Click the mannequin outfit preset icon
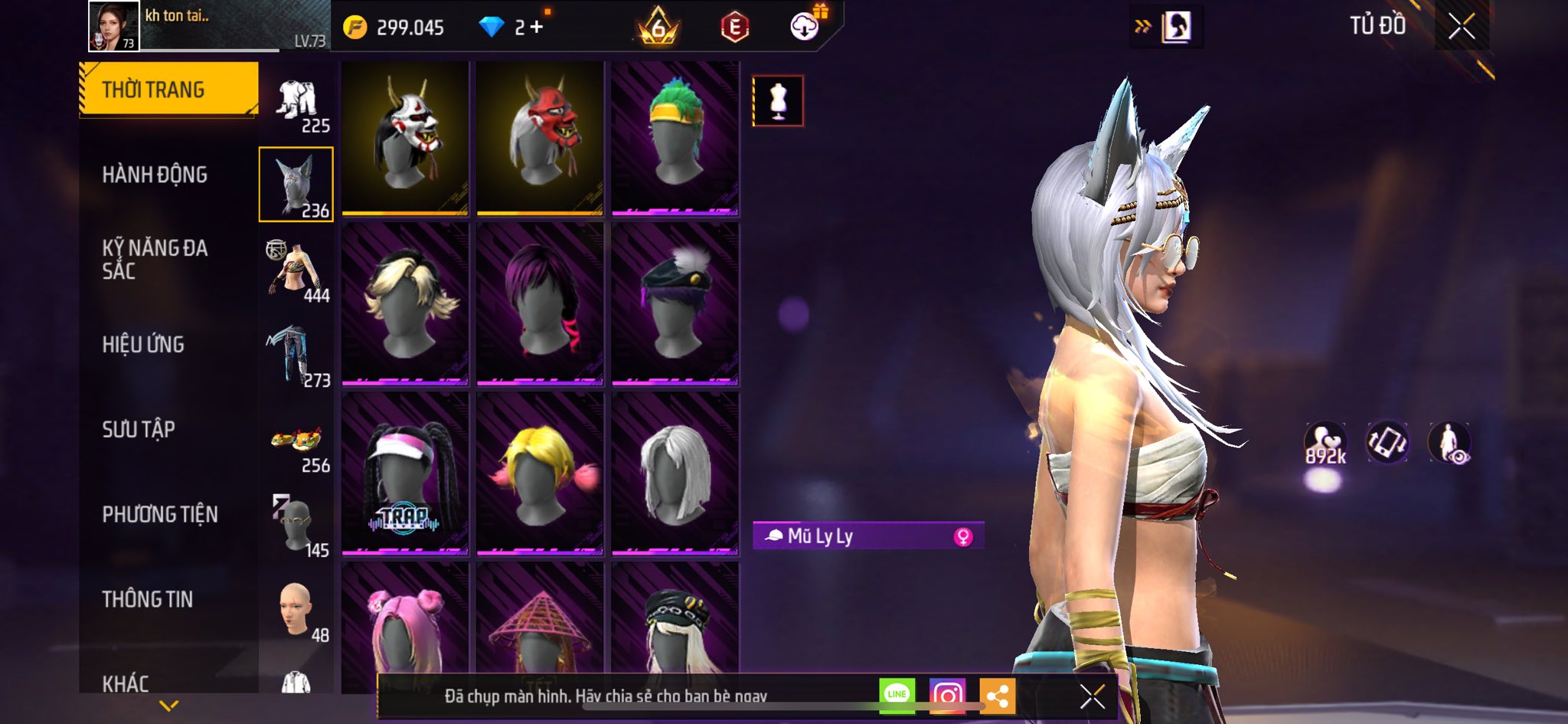1568x724 pixels. pyautogui.click(x=778, y=100)
